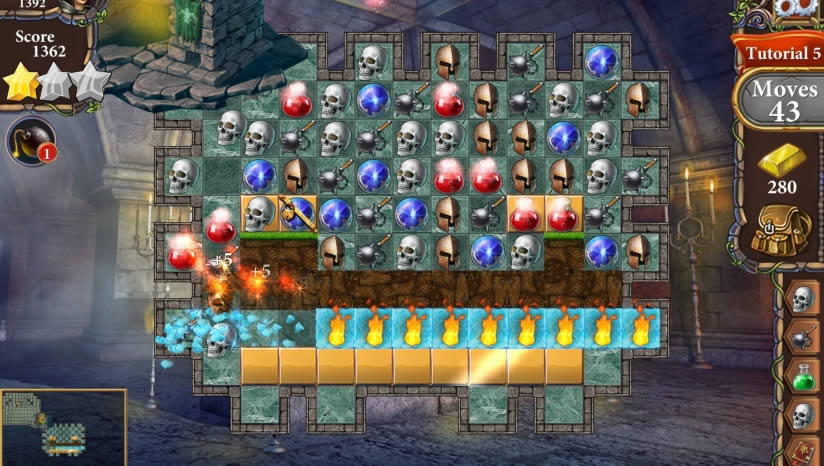Select the skull tile frozen in ice

(221, 341)
